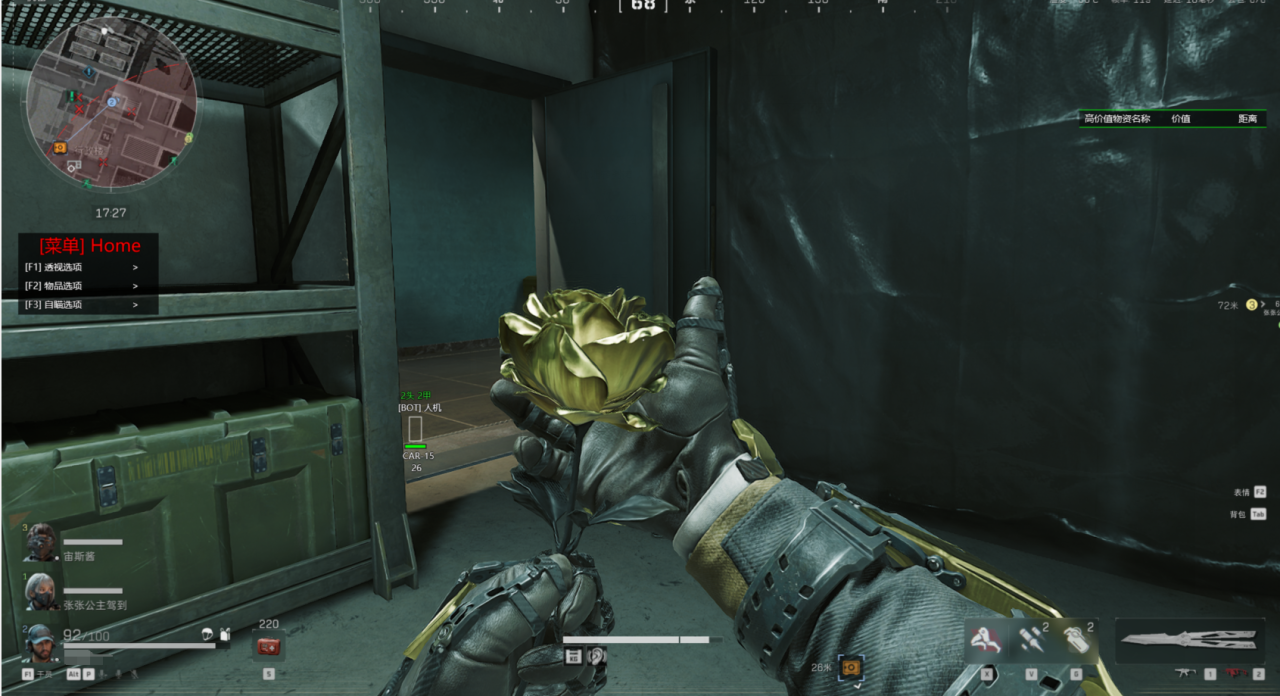The width and height of the screenshot is (1280, 696).
Task: Open the 物品选项 menu entry
Action: [x=82, y=286]
